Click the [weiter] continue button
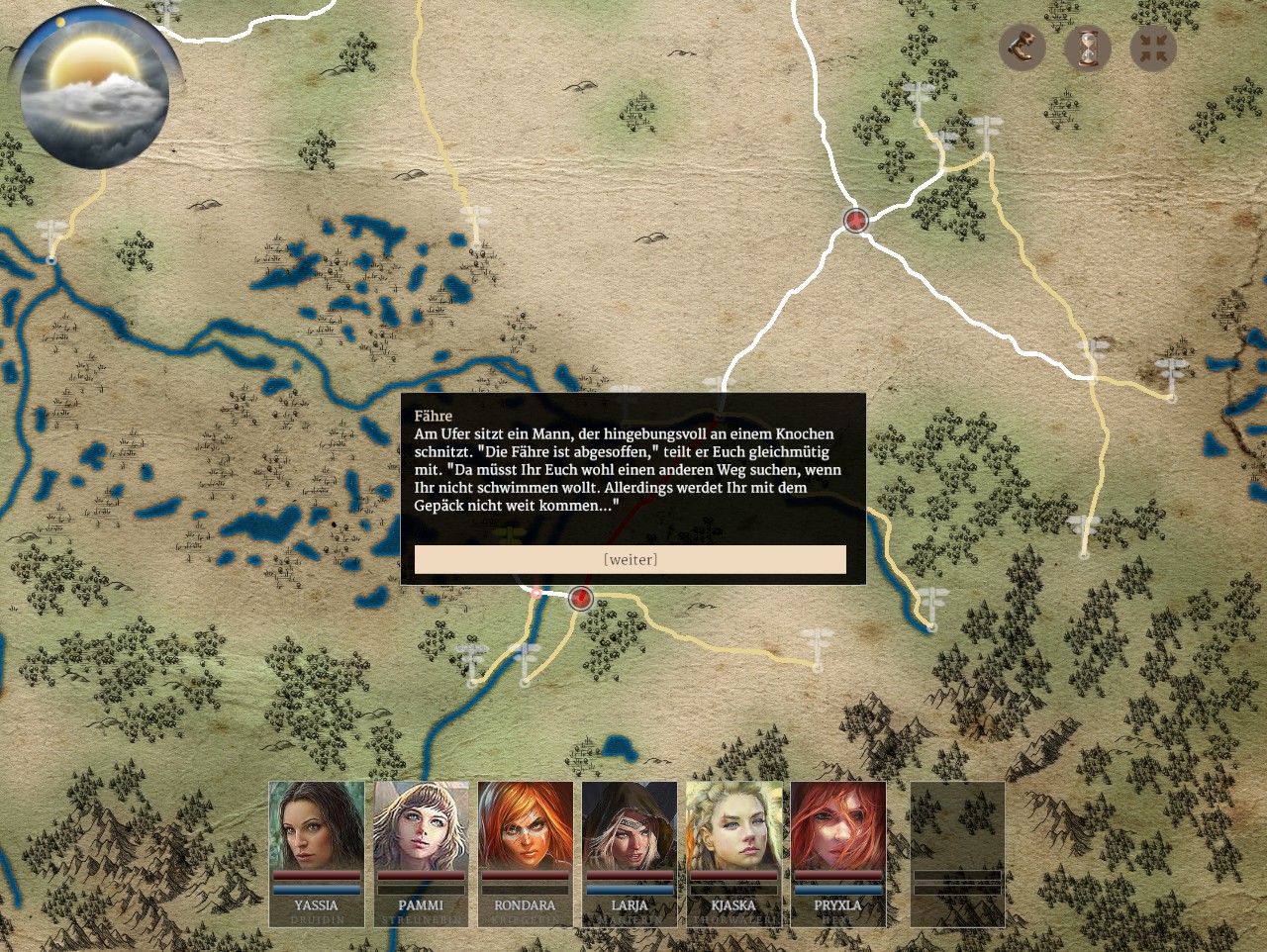Image resolution: width=1267 pixels, height=952 pixels. [x=631, y=559]
